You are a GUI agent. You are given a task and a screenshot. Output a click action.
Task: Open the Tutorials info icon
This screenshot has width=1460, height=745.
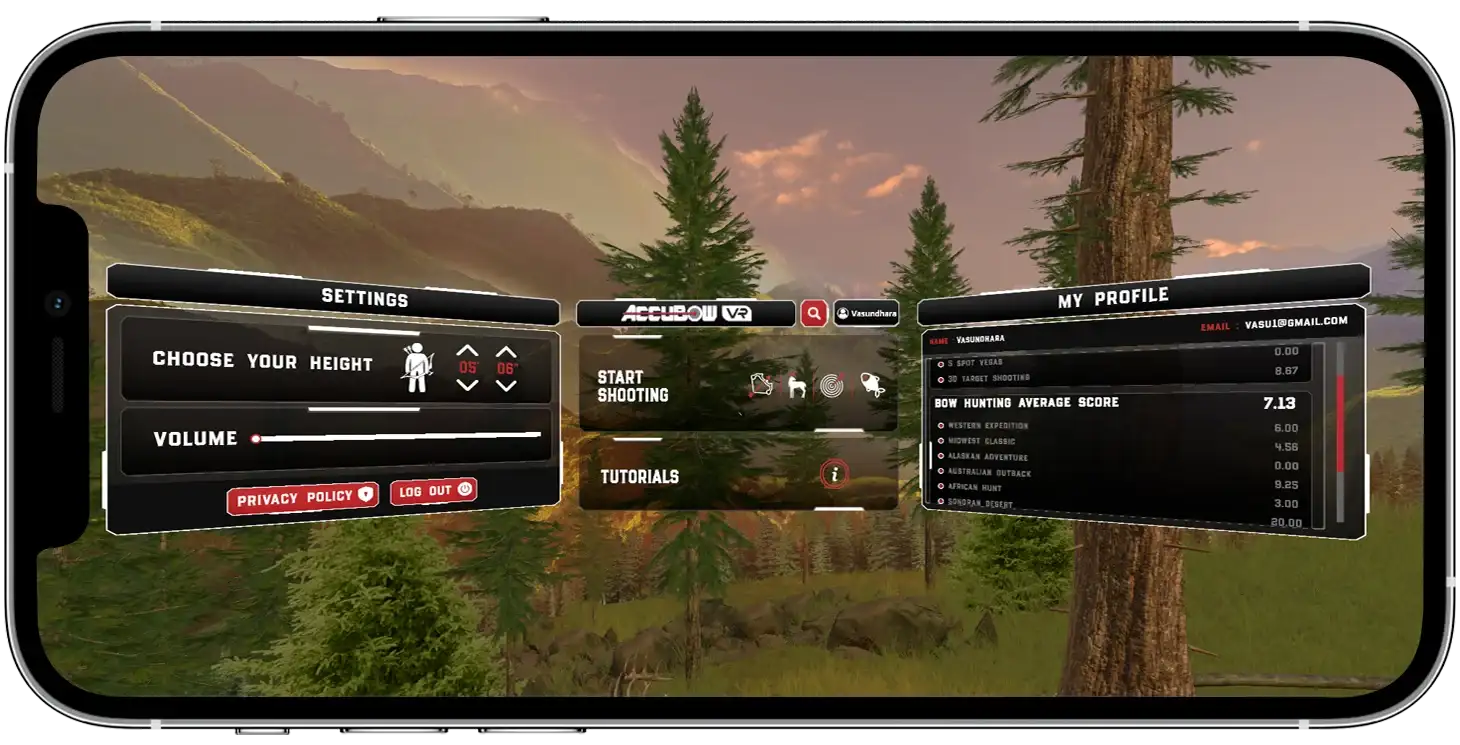pos(834,475)
